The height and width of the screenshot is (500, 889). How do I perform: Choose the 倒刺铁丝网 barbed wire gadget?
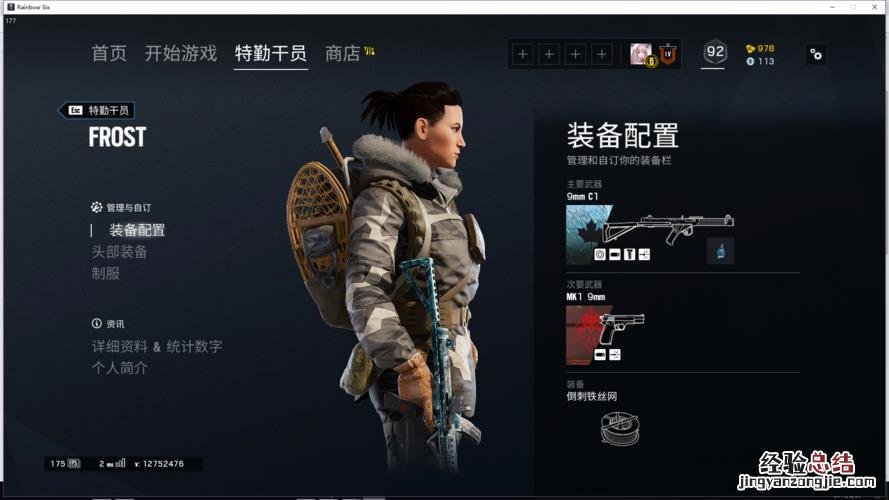pos(620,427)
